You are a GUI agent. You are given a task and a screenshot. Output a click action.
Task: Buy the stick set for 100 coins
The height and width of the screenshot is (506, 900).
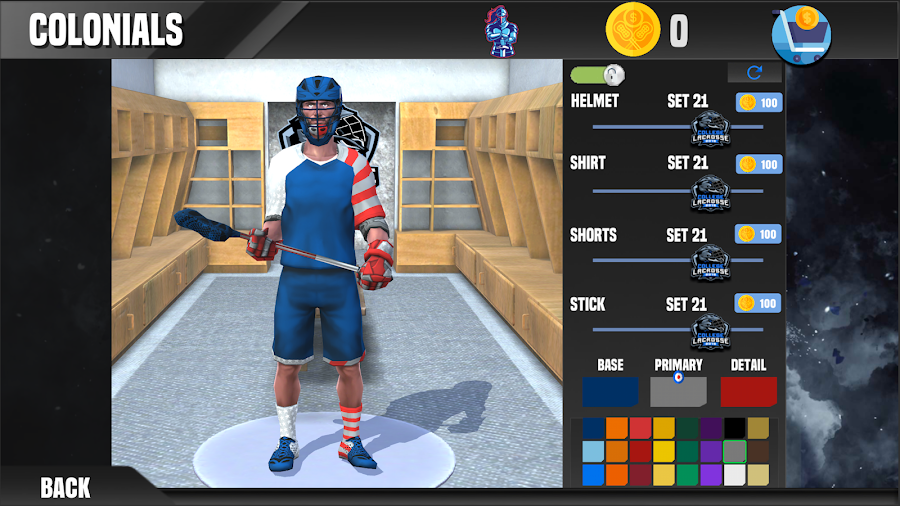pyautogui.click(x=759, y=303)
